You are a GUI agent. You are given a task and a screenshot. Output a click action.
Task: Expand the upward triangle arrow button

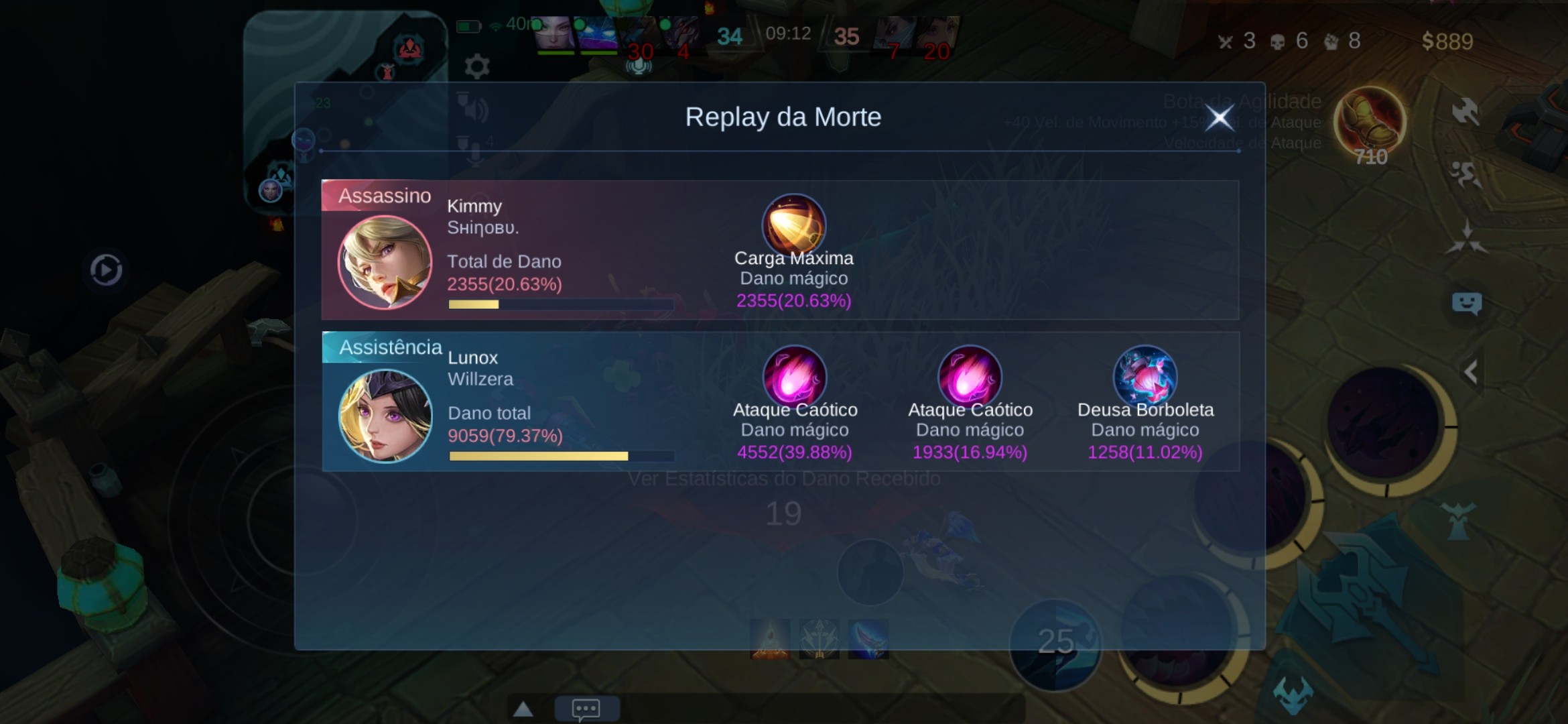tap(523, 709)
